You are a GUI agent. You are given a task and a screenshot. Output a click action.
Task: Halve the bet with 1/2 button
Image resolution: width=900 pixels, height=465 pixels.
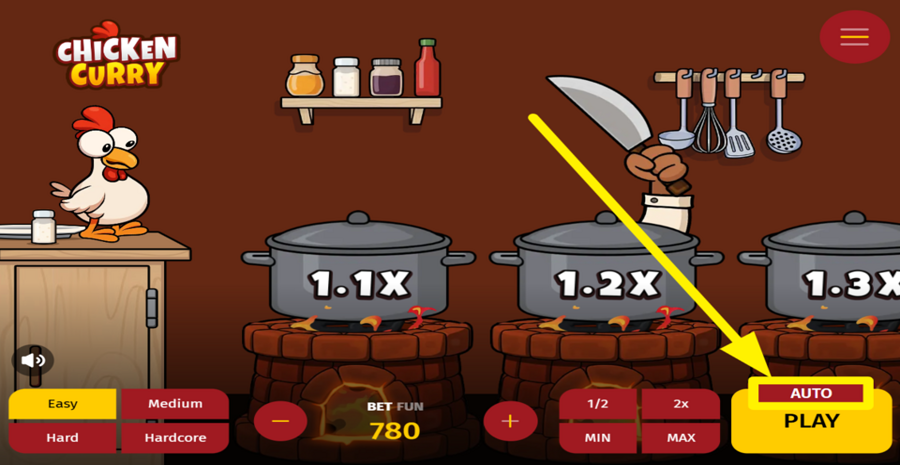pos(598,404)
